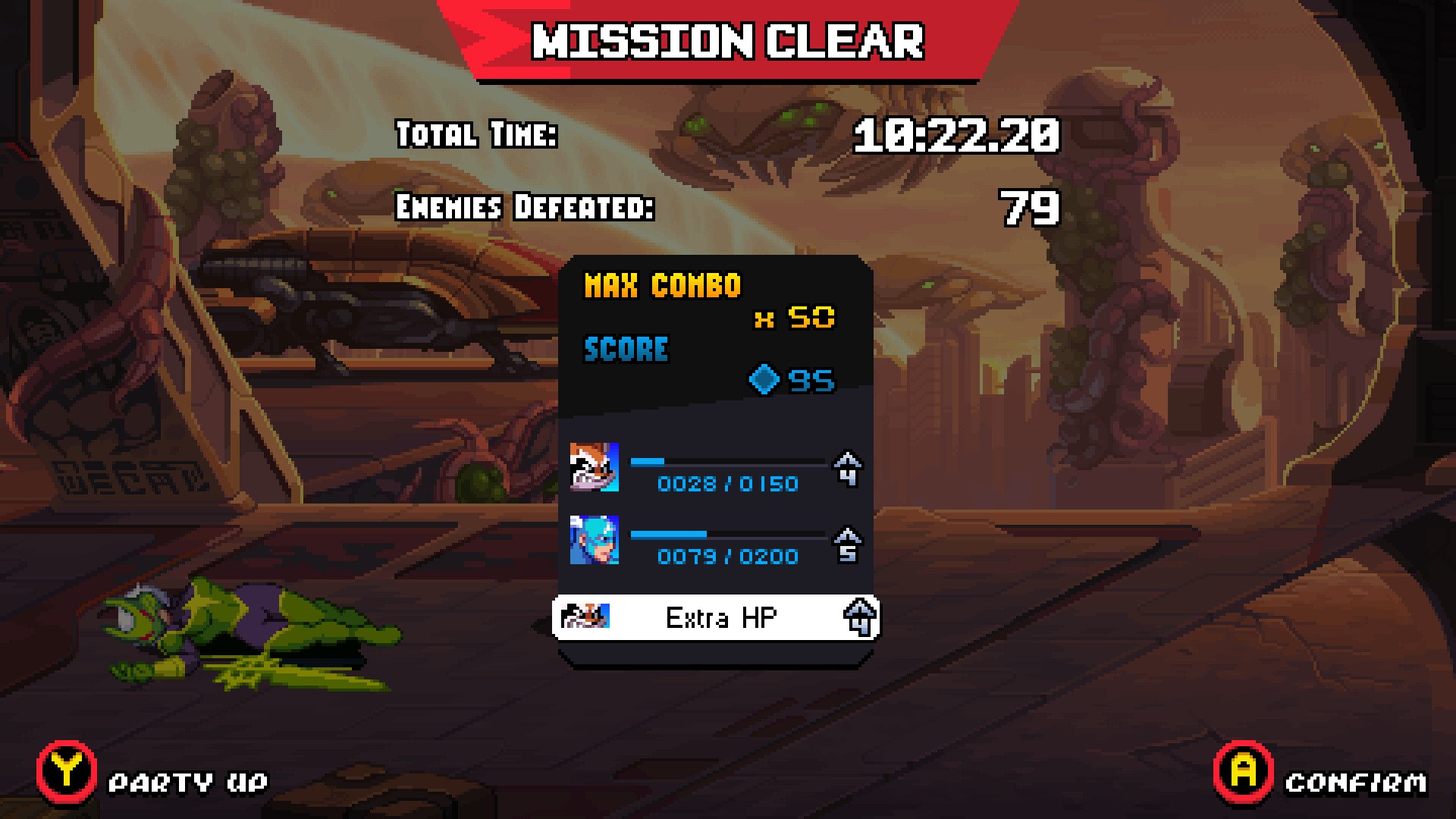Click the Mission Clear banner

click(728, 42)
